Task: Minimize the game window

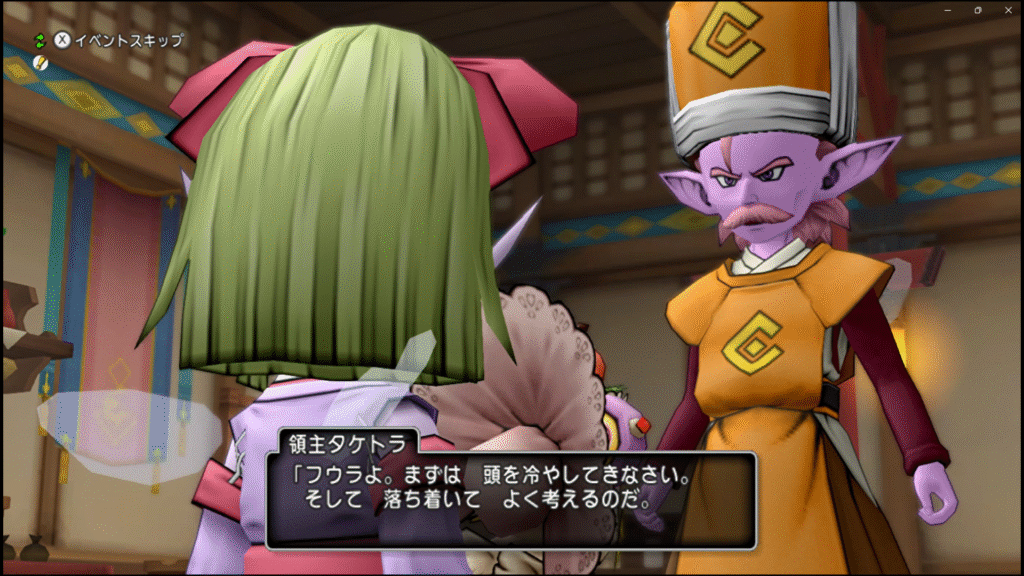Action: click(x=947, y=9)
